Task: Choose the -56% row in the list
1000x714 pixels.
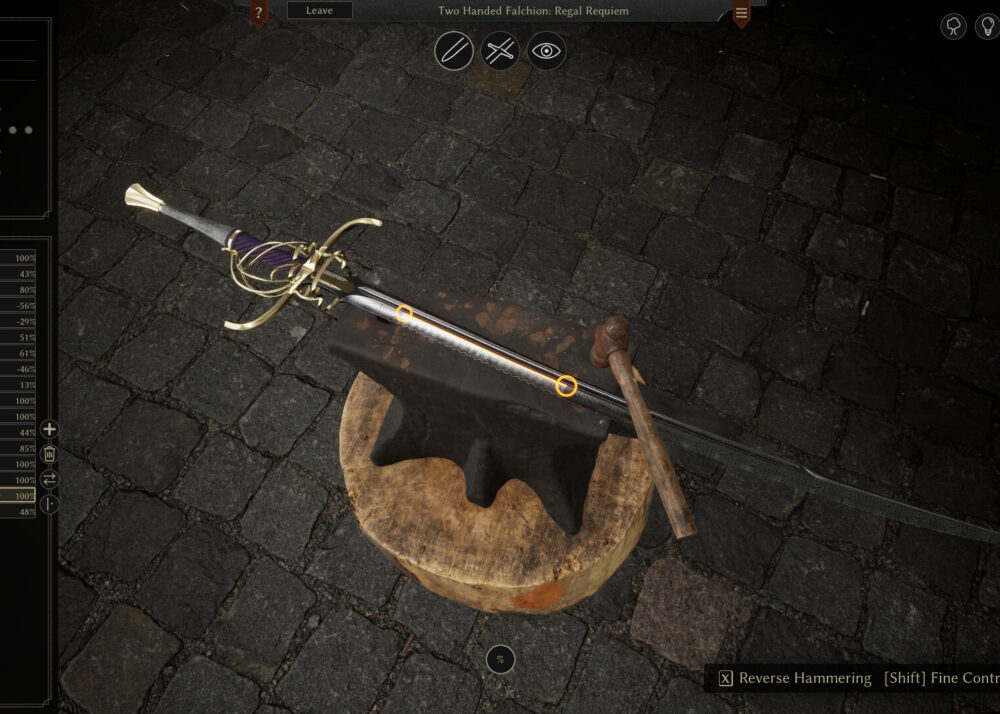Action: coord(18,306)
